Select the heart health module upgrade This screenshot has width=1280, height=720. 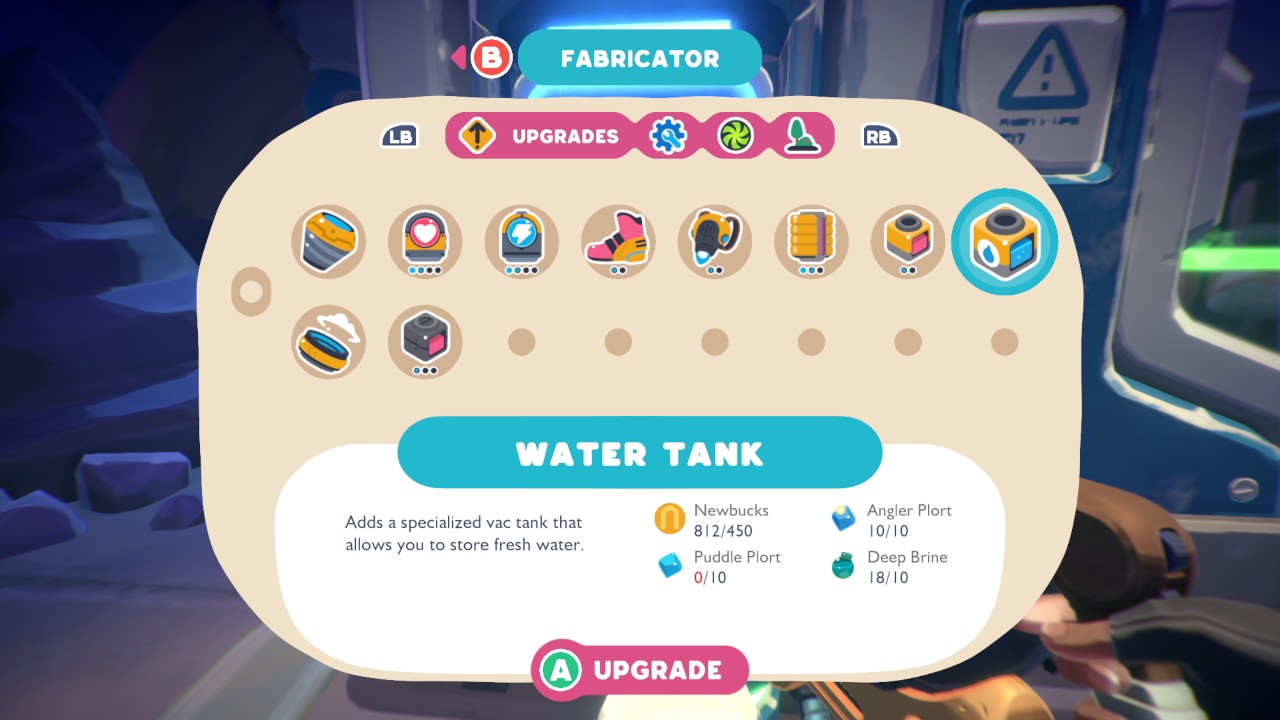tap(424, 241)
